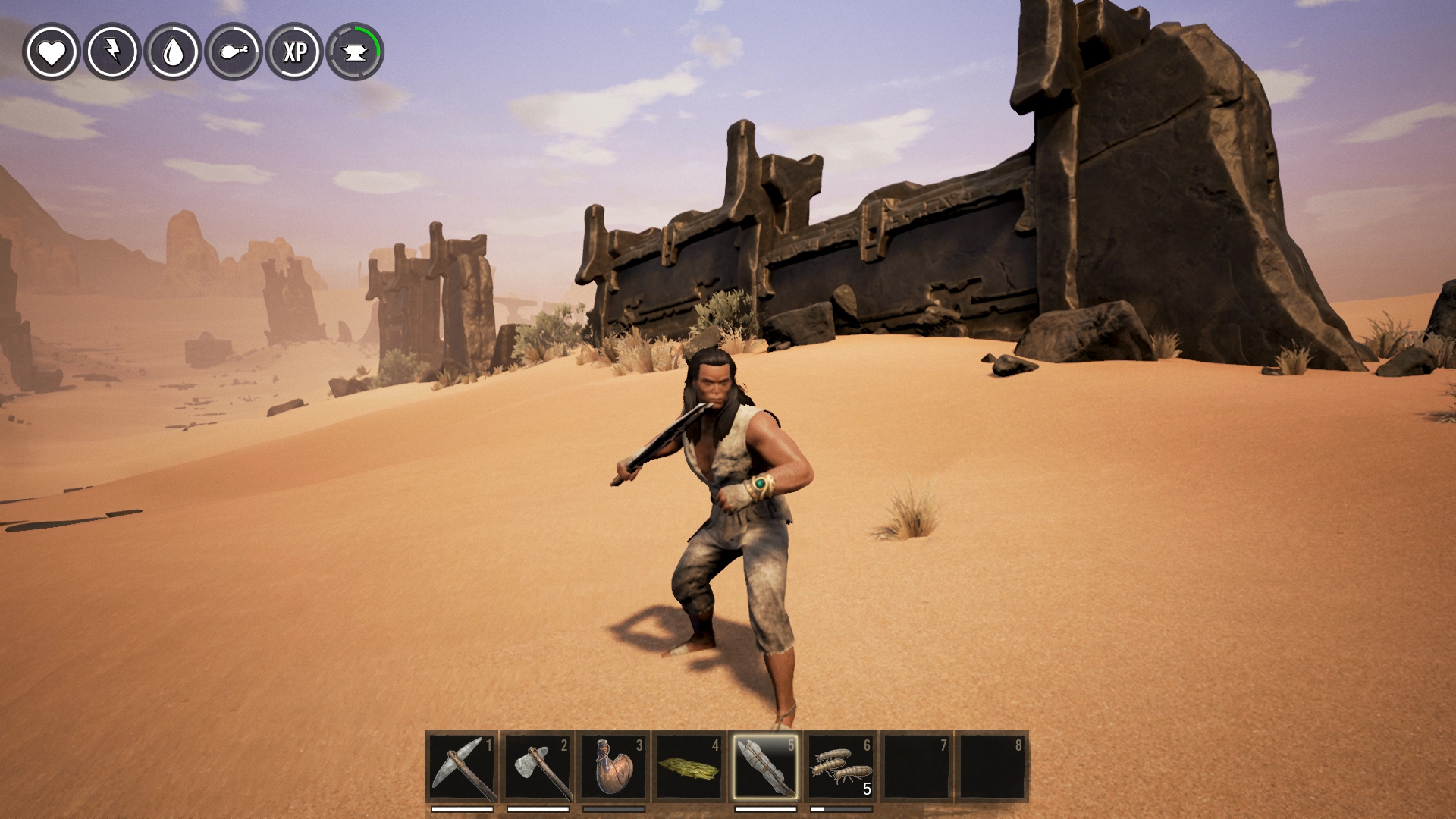Open the XP progress icon
This screenshot has width=1456, height=819.
[x=294, y=52]
